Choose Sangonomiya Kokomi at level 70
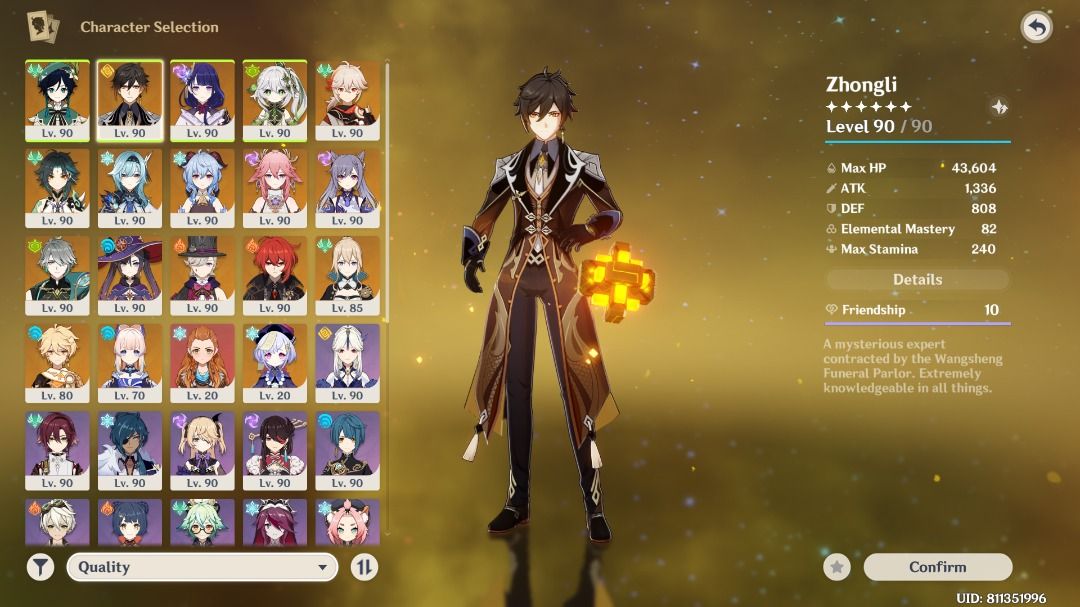1080x607 pixels. [x=130, y=361]
